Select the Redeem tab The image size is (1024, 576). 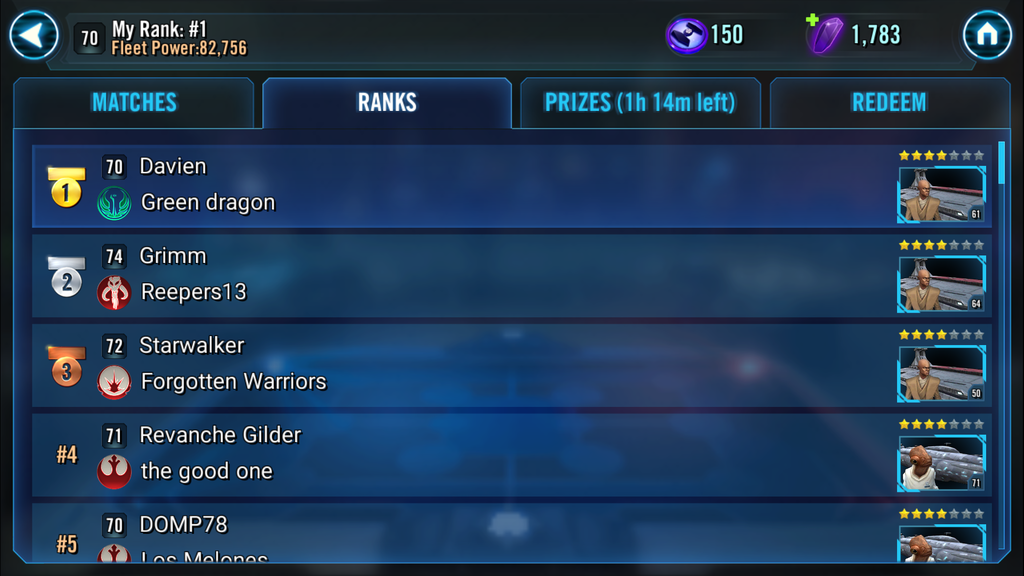tap(889, 103)
